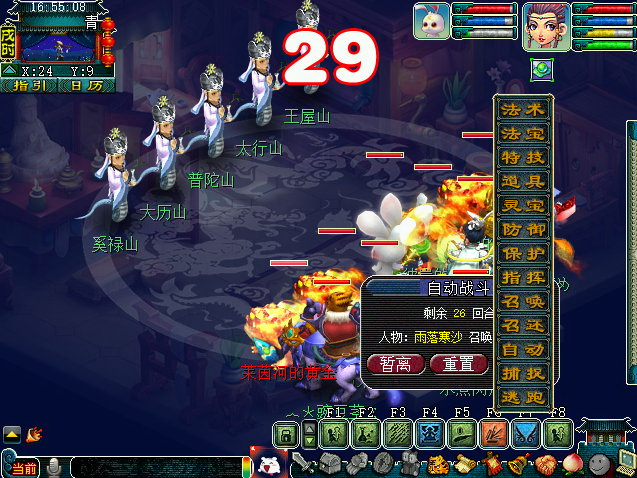
Task: Select the 防御 defend command
Action: [x=522, y=229]
